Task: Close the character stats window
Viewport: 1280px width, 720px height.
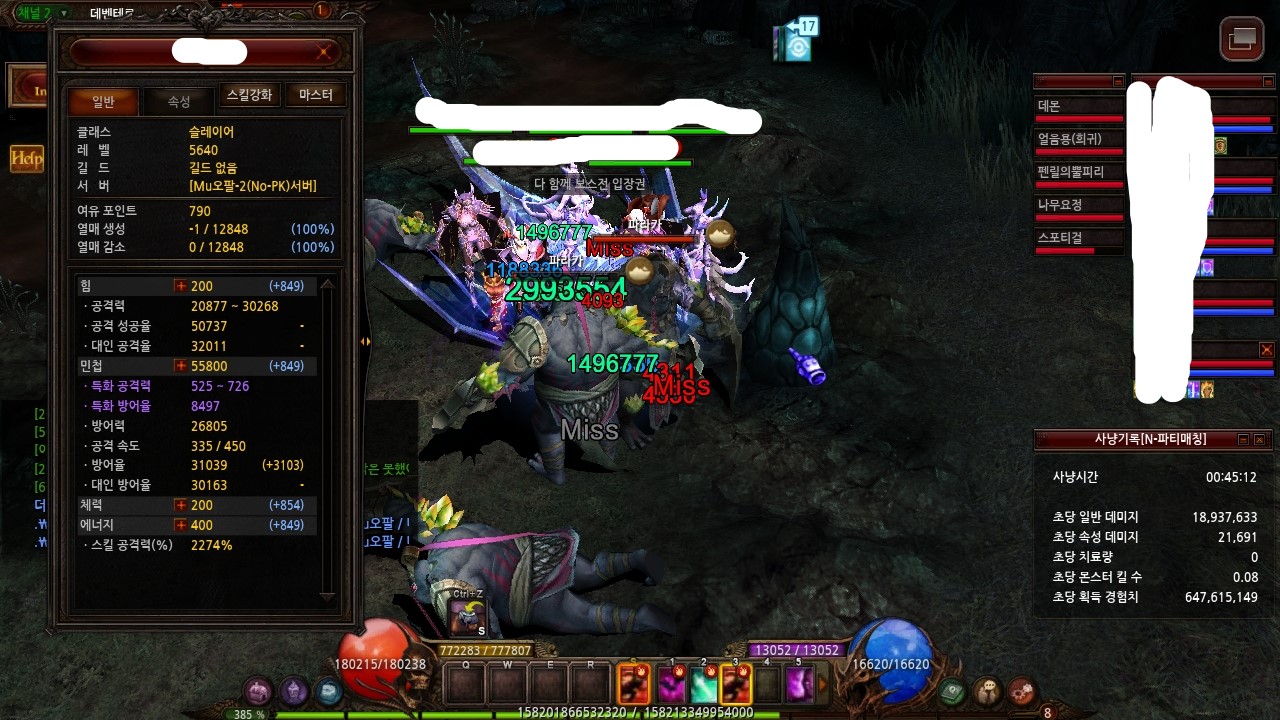Action: 323,52
